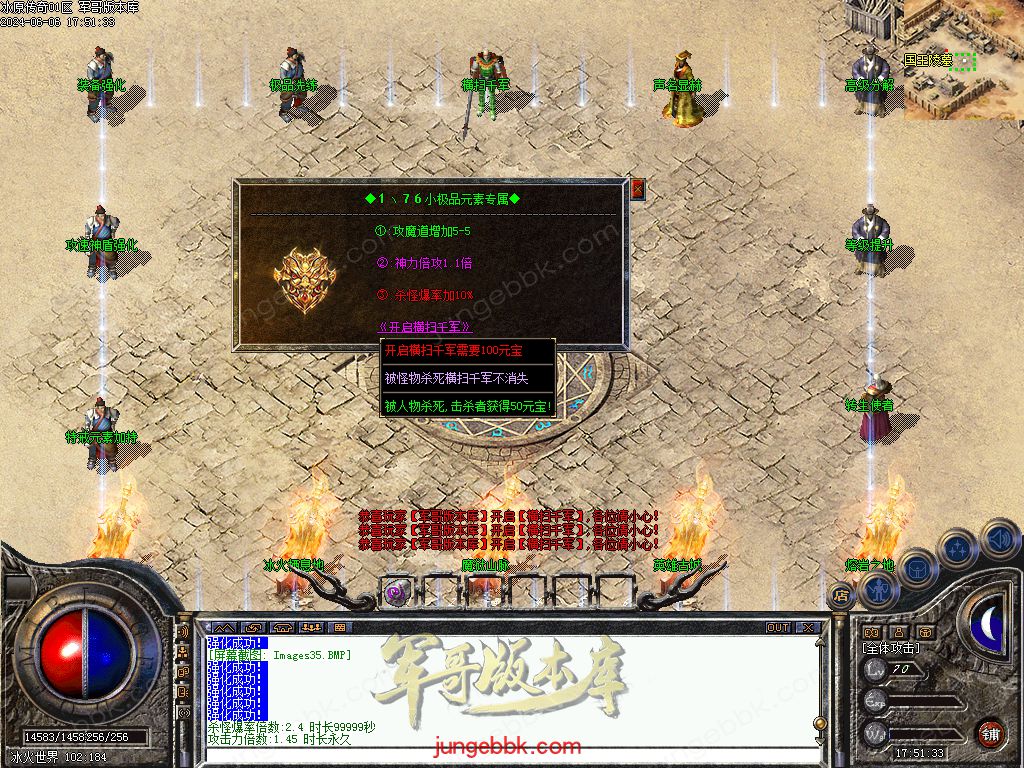Click the OUT button above chat
The width and height of the screenshot is (1024, 768).
[x=777, y=628]
